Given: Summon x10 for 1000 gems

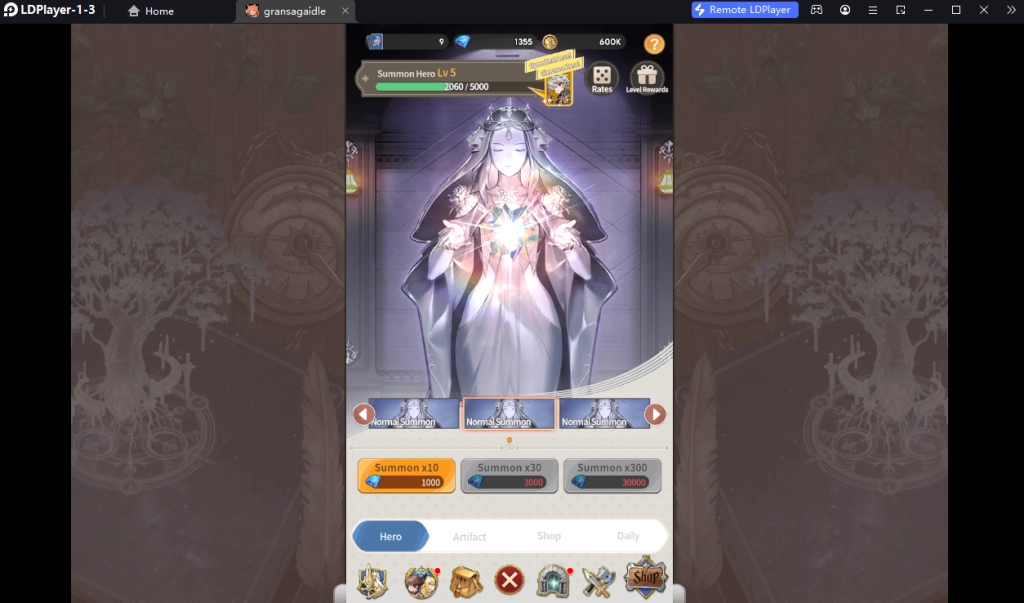Looking at the screenshot, I should (x=407, y=476).
